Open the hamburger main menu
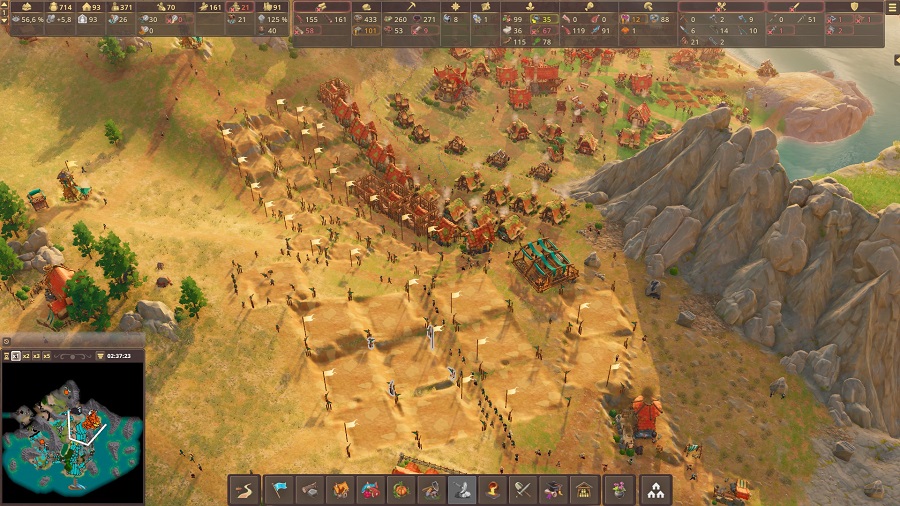The image size is (900, 506). [892, 7]
